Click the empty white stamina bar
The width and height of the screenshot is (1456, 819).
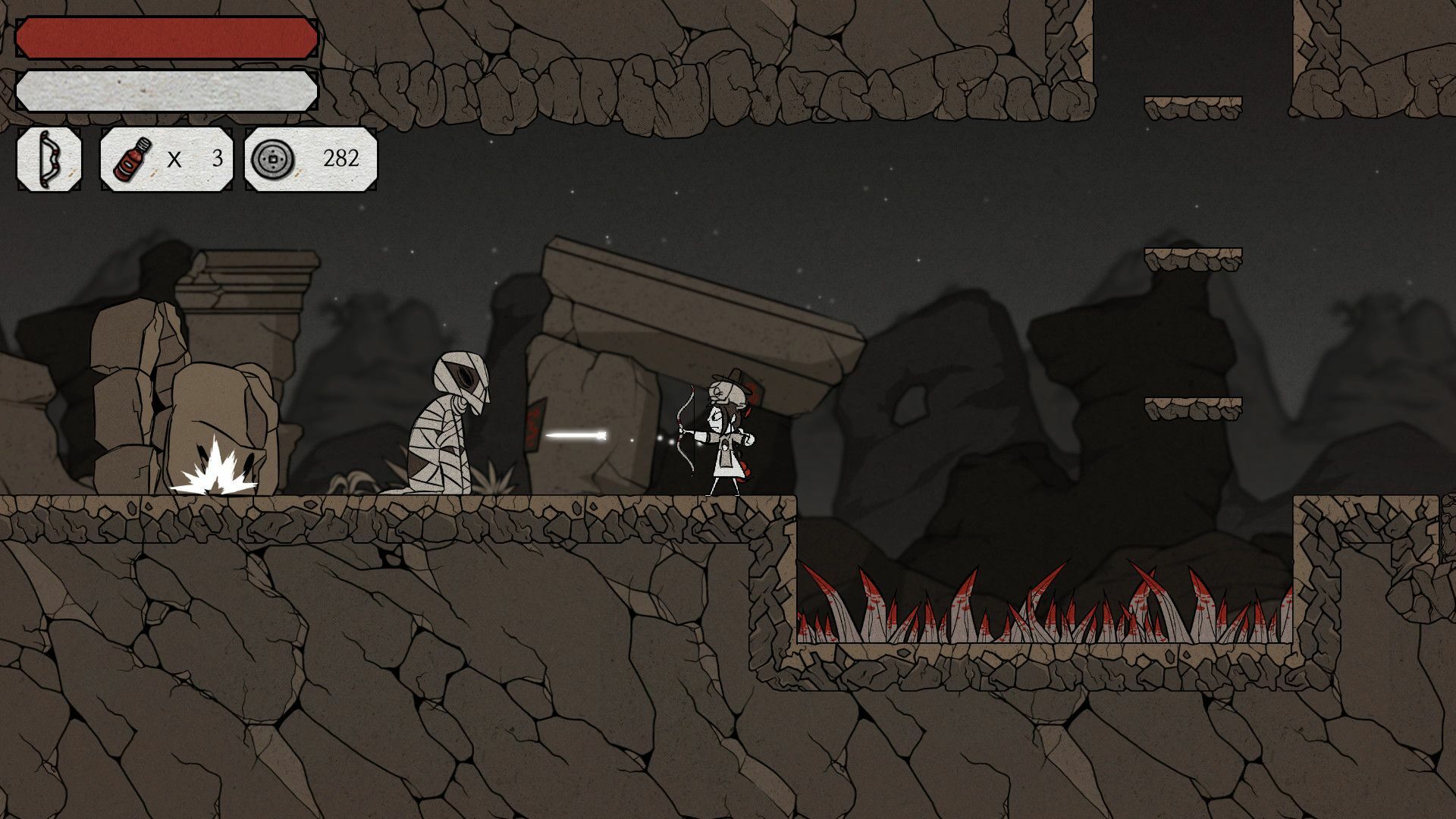(167, 89)
